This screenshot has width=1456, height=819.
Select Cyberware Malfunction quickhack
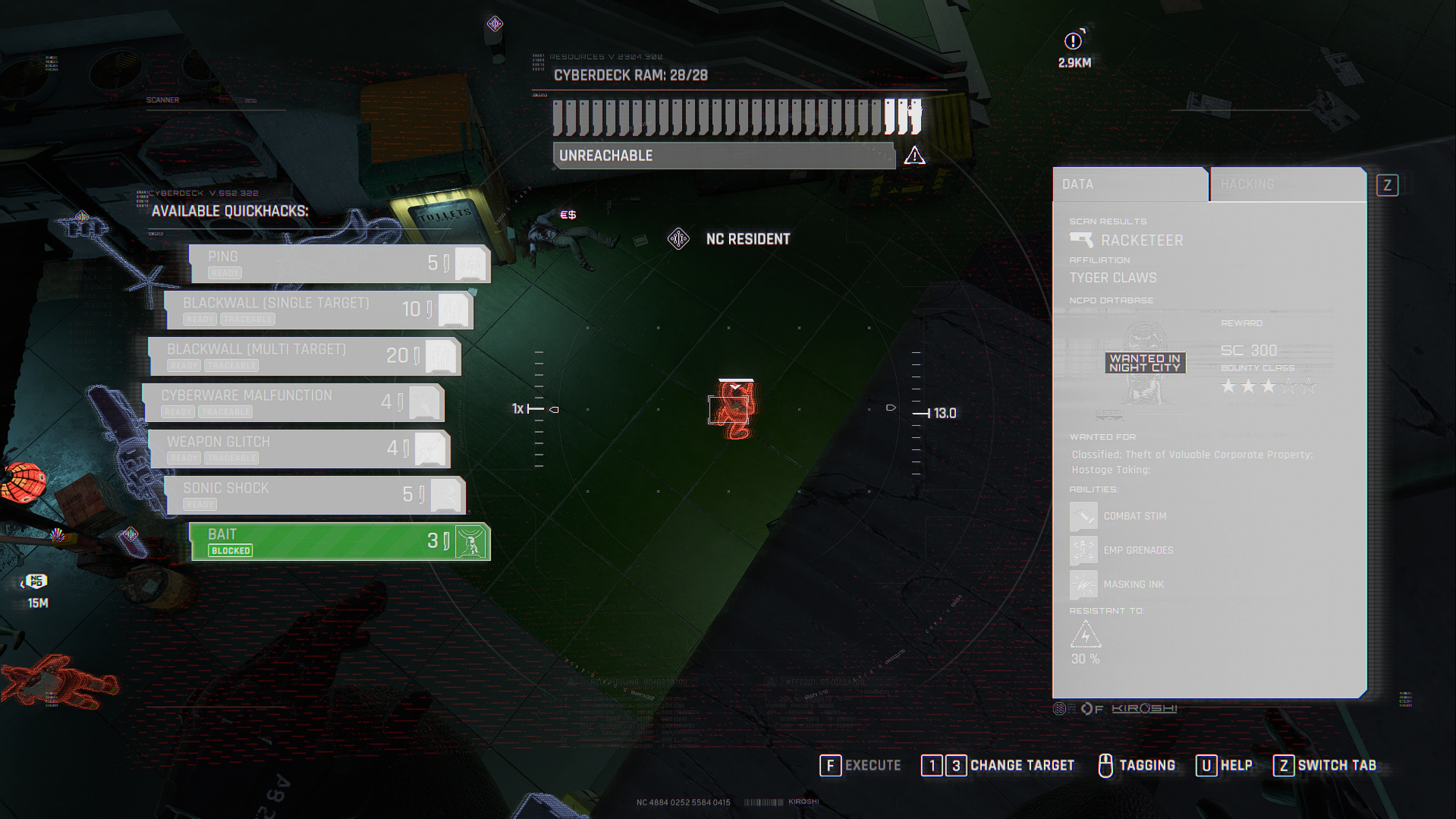(294, 402)
